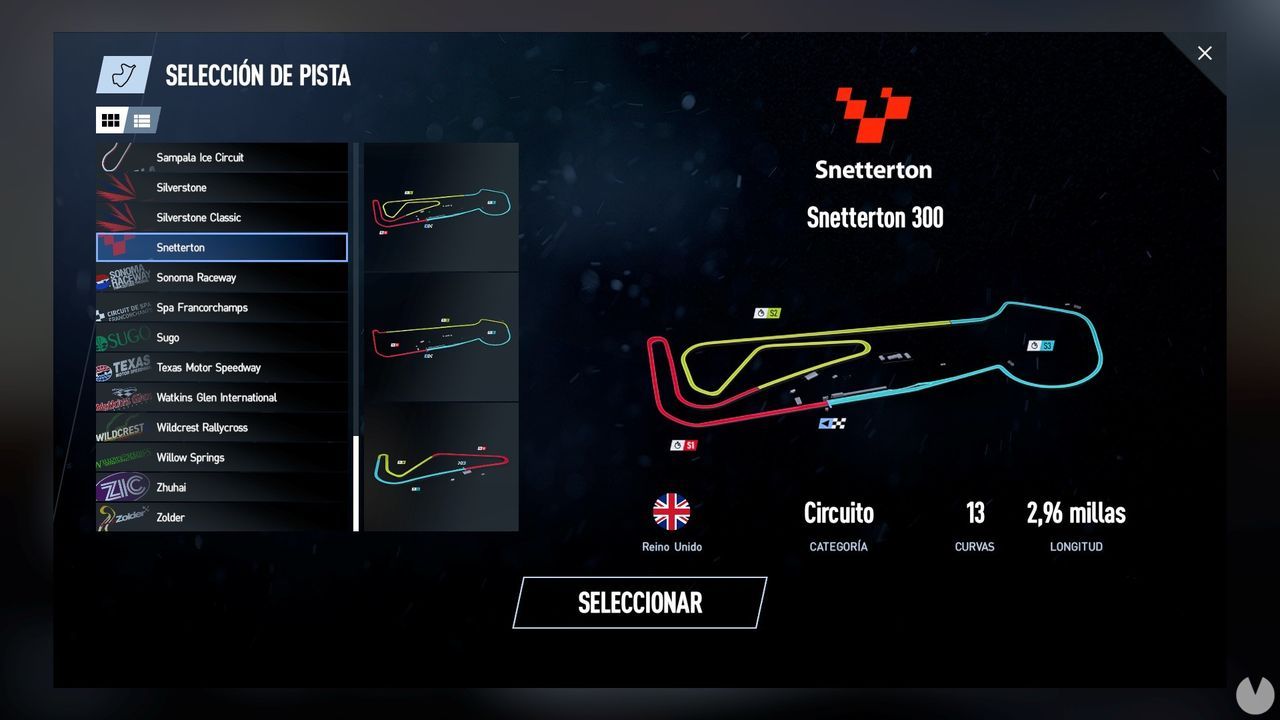Image resolution: width=1280 pixels, height=720 pixels.
Task: Open the first Snetterton layout thumbnail
Action: click(440, 206)
